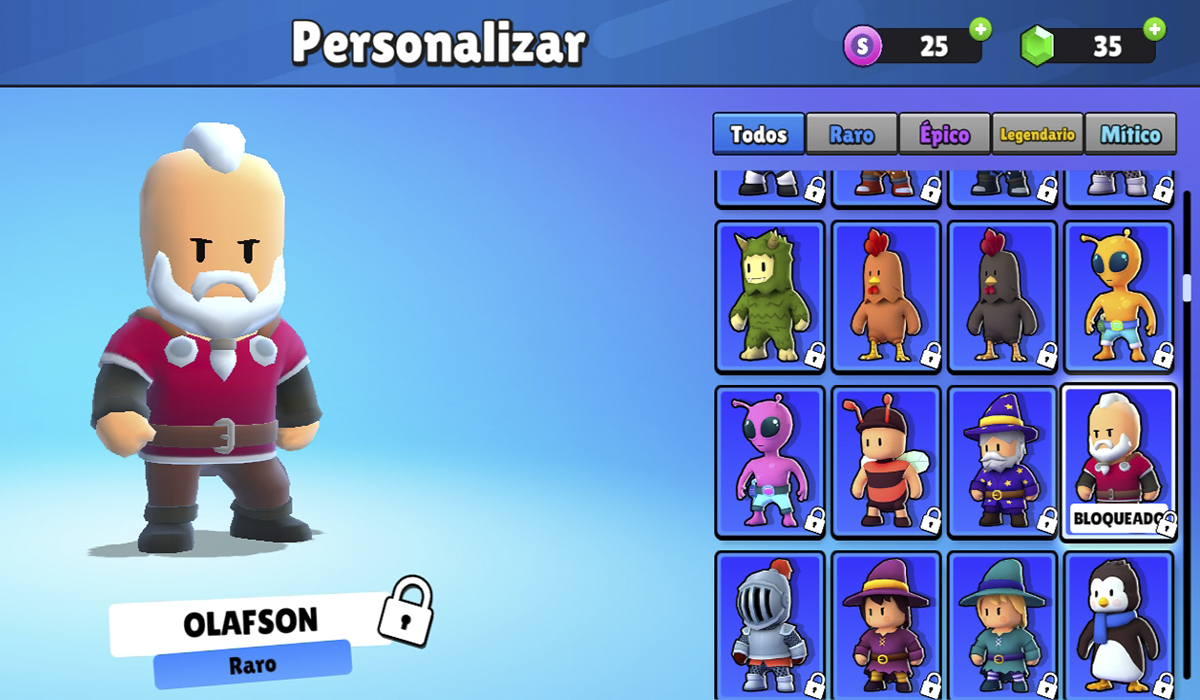Pick the dark brown chicken skin
This screenshot has width=1200, height=700.
click(1002, 296)
